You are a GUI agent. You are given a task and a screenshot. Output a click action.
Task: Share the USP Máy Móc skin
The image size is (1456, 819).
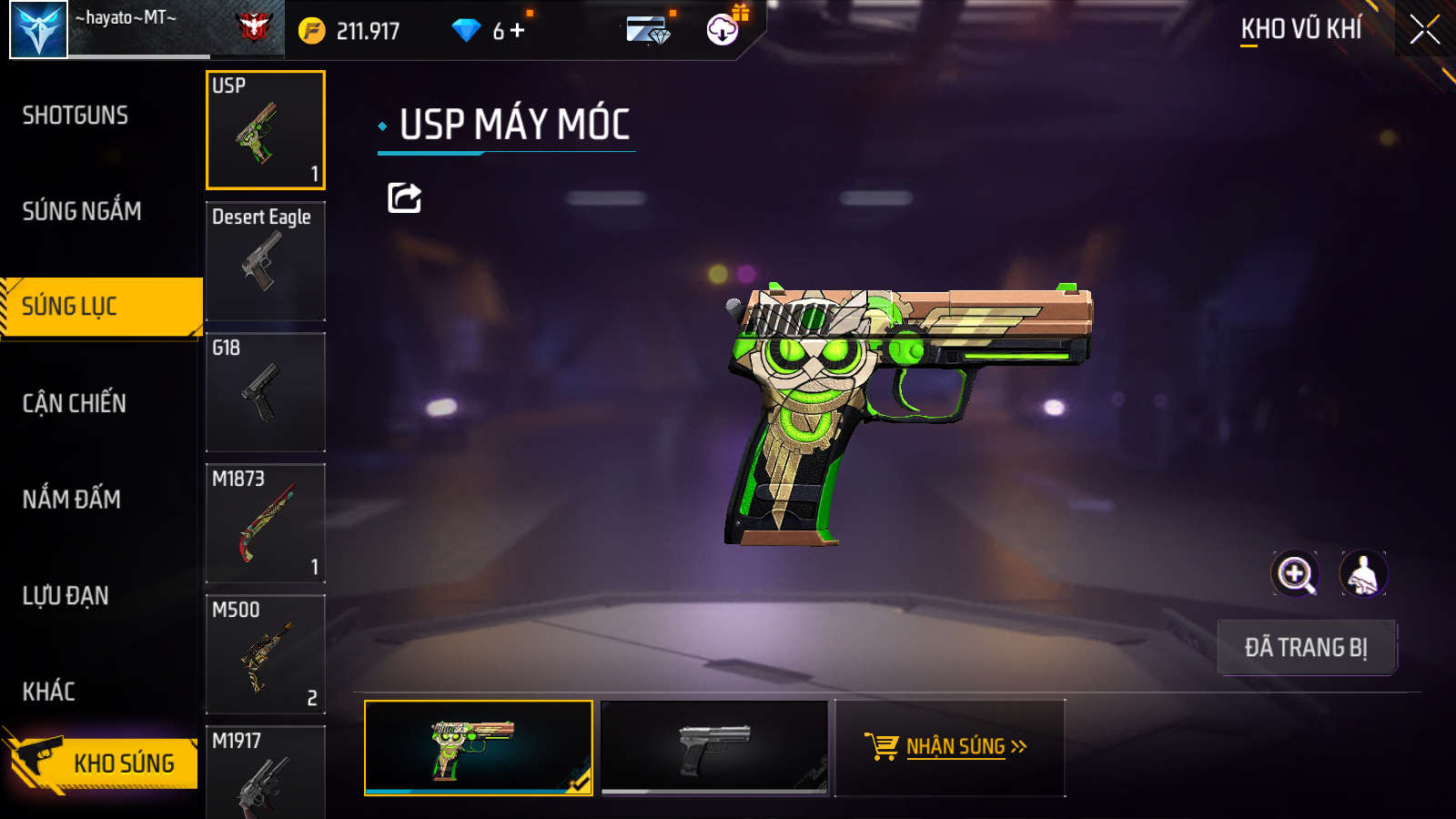(x=405, y=197)
